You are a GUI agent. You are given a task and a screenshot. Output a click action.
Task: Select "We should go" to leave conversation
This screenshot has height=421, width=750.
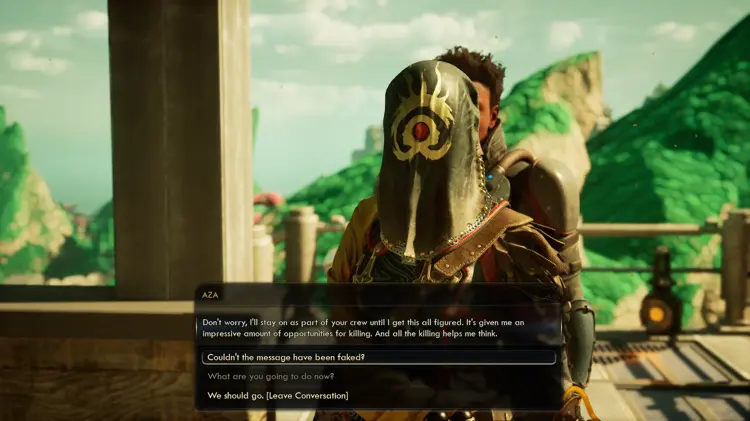pyautogui.click(x=278, y=396)
